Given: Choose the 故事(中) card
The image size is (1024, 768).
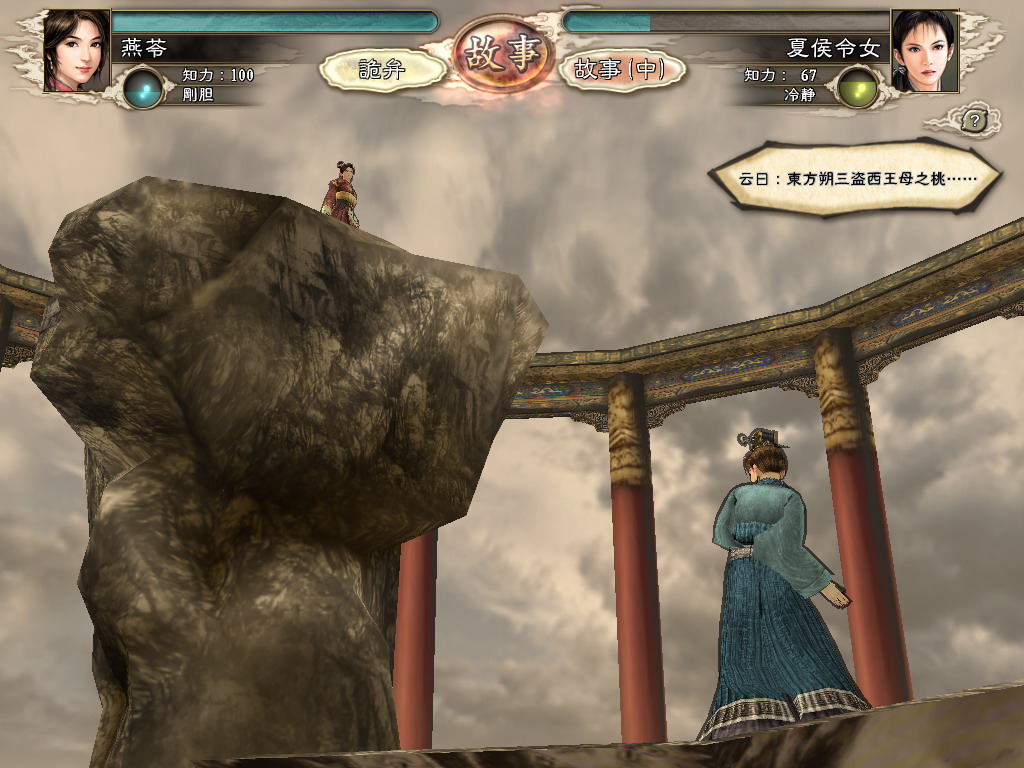Looking at the screenshot, I should pyautogui.click(x=620, y=69).
